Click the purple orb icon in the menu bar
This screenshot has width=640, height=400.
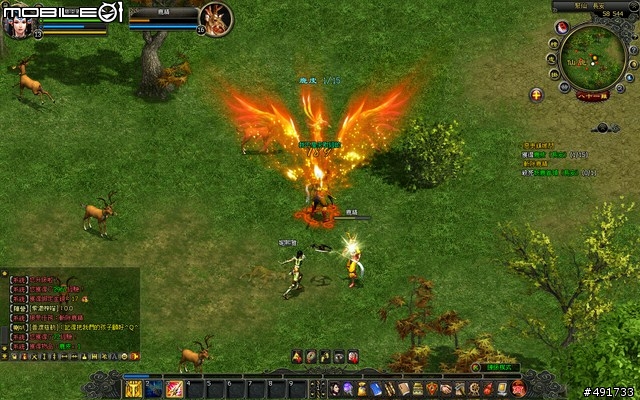point(348,388)
